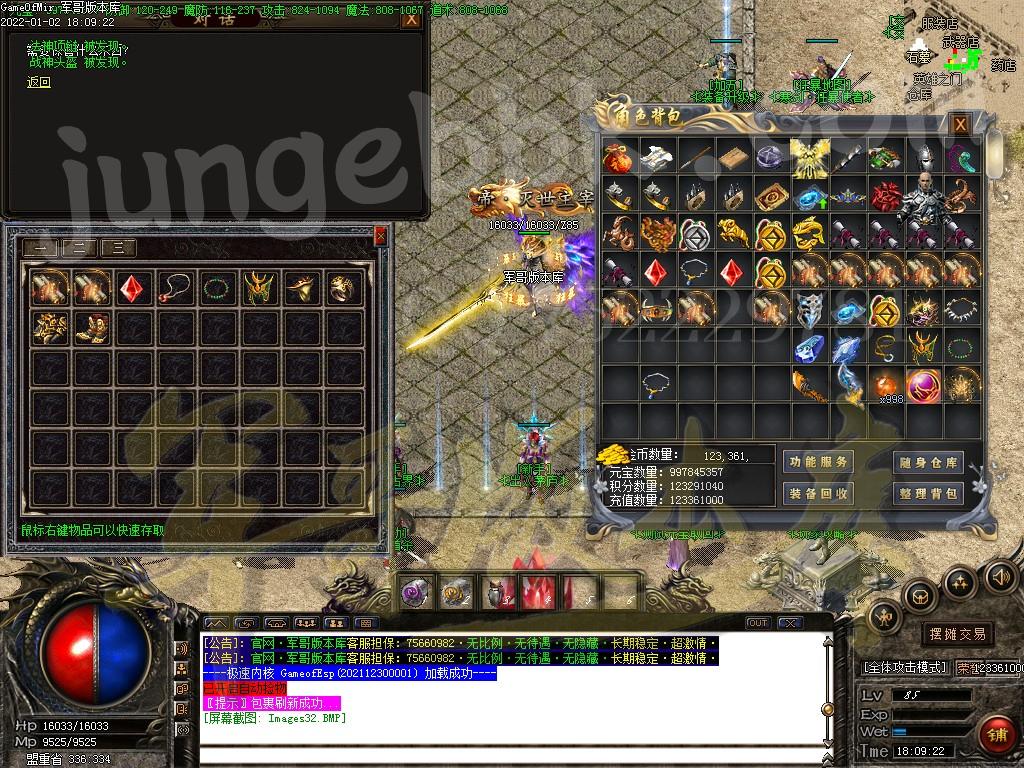Viewport: 1024px width, 768px height.
Task: Open the 摆摊交易 stall trading button
Action: pyautogui.click(x=958, y=634)
